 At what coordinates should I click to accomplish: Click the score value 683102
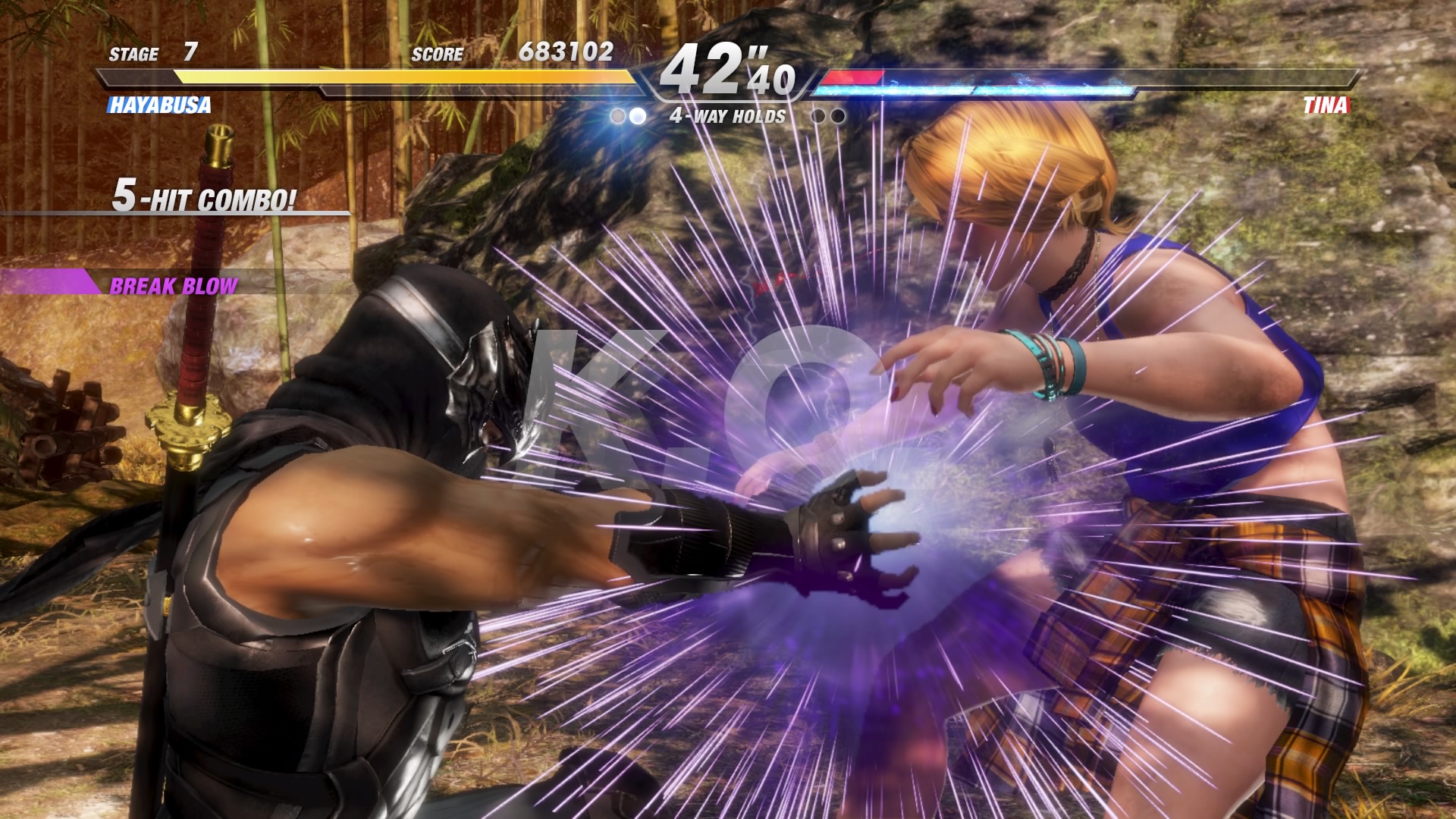click(561, 54)
